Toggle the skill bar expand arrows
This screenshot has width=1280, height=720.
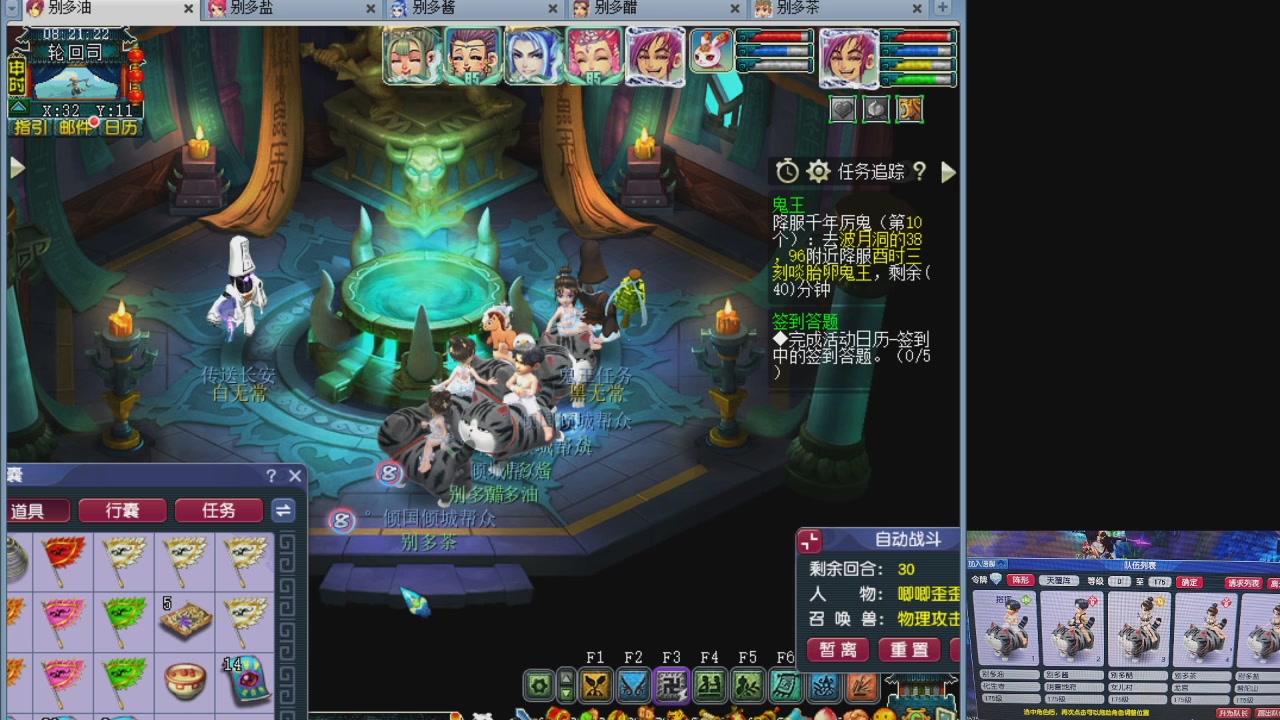tap(565, 685)
